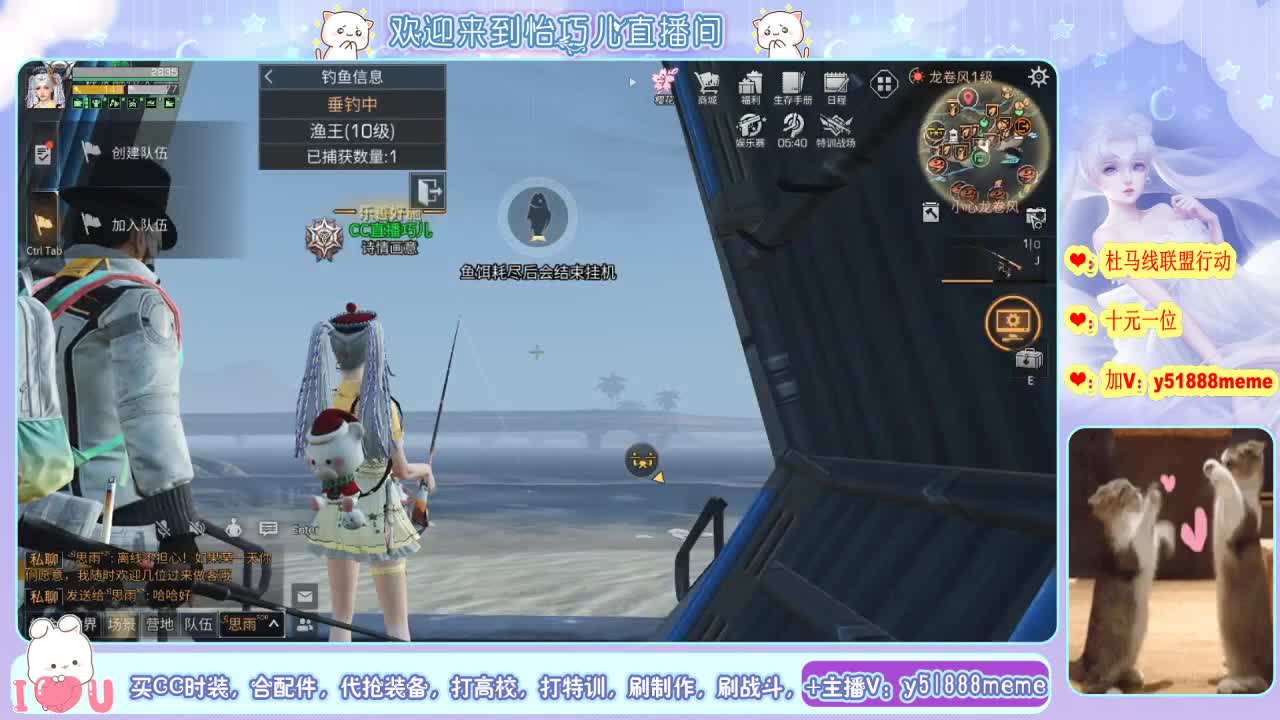Open the 福利 welfare rewards gift icon
The image size is (1280, 720).
[750, 83]
